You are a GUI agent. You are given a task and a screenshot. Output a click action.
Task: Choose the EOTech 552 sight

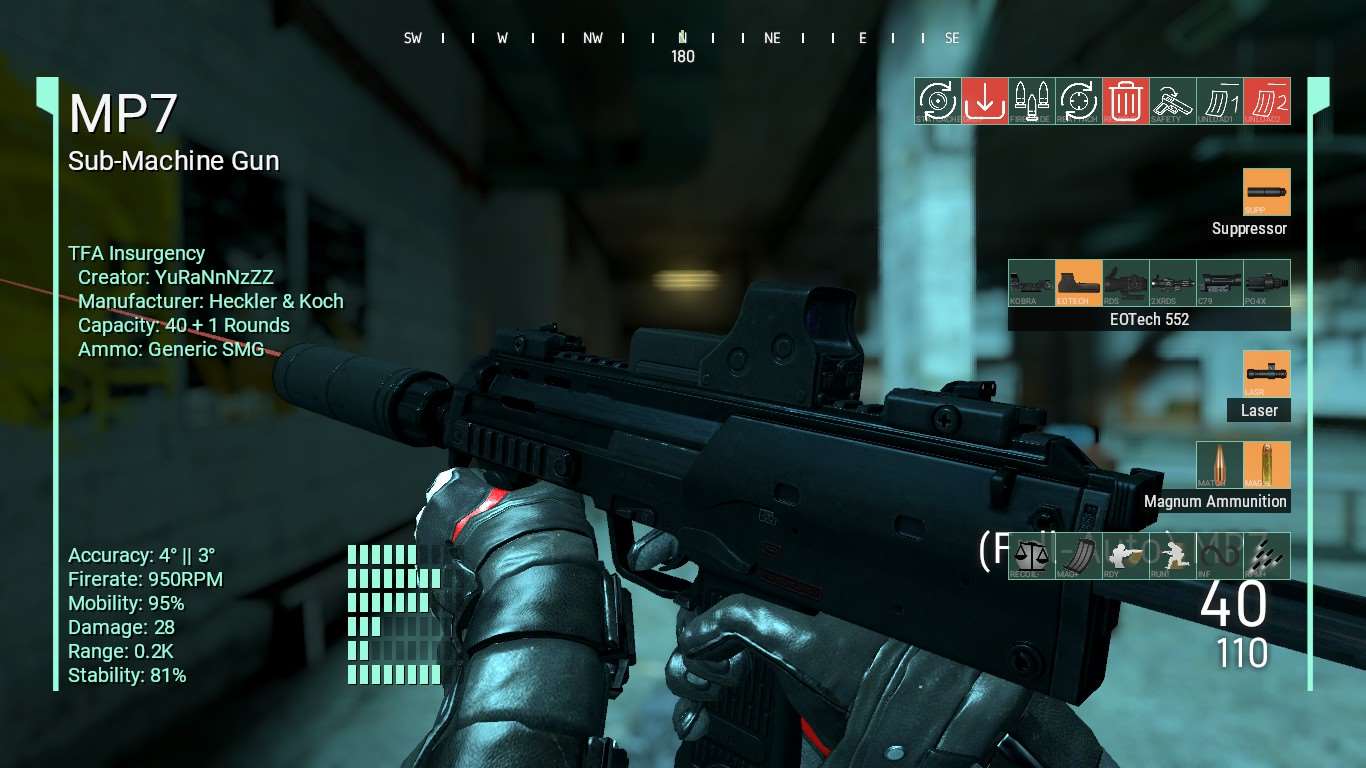(x=1078, y=283)
